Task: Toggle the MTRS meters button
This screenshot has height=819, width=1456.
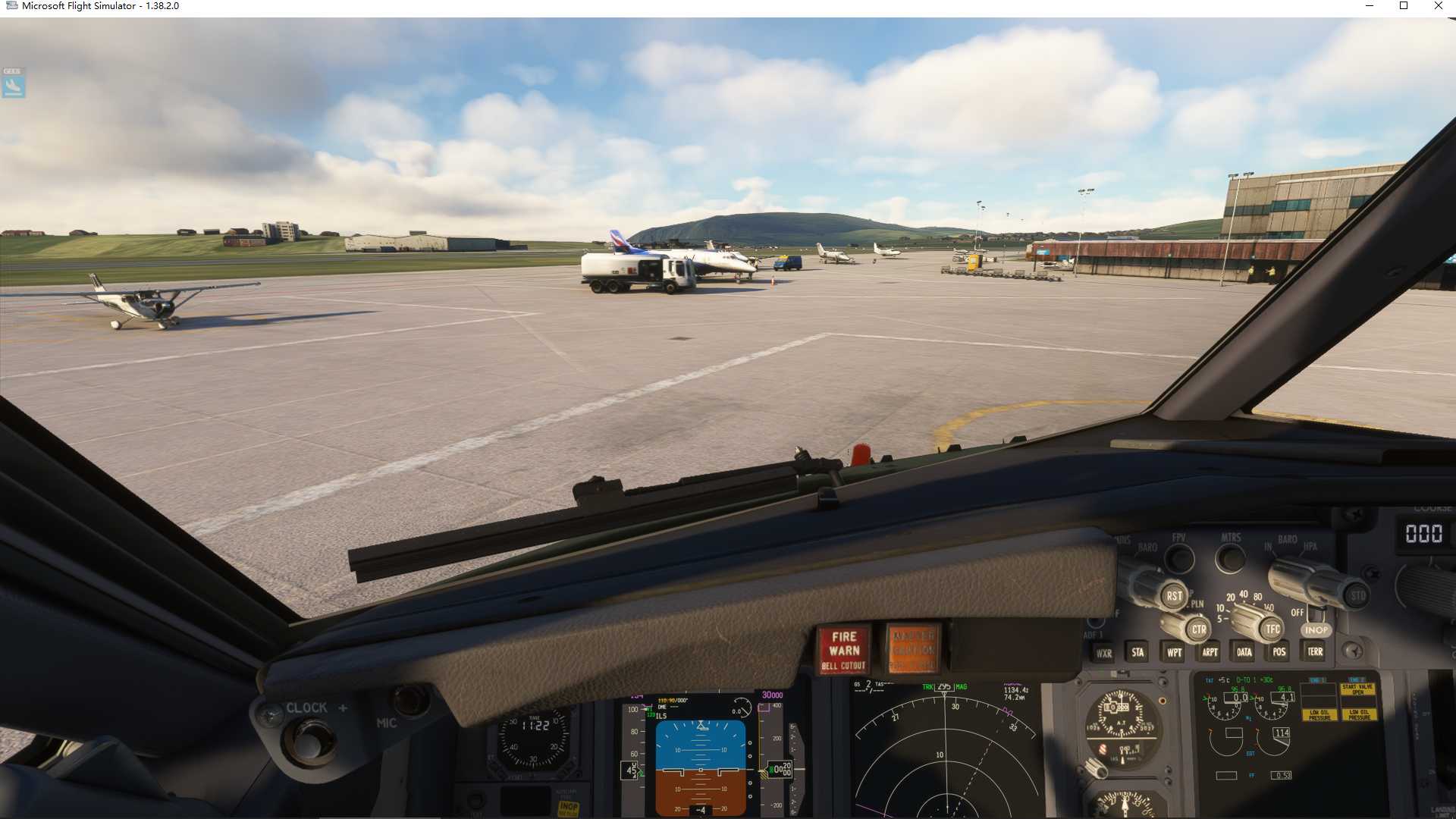Action: (1230, 560)
